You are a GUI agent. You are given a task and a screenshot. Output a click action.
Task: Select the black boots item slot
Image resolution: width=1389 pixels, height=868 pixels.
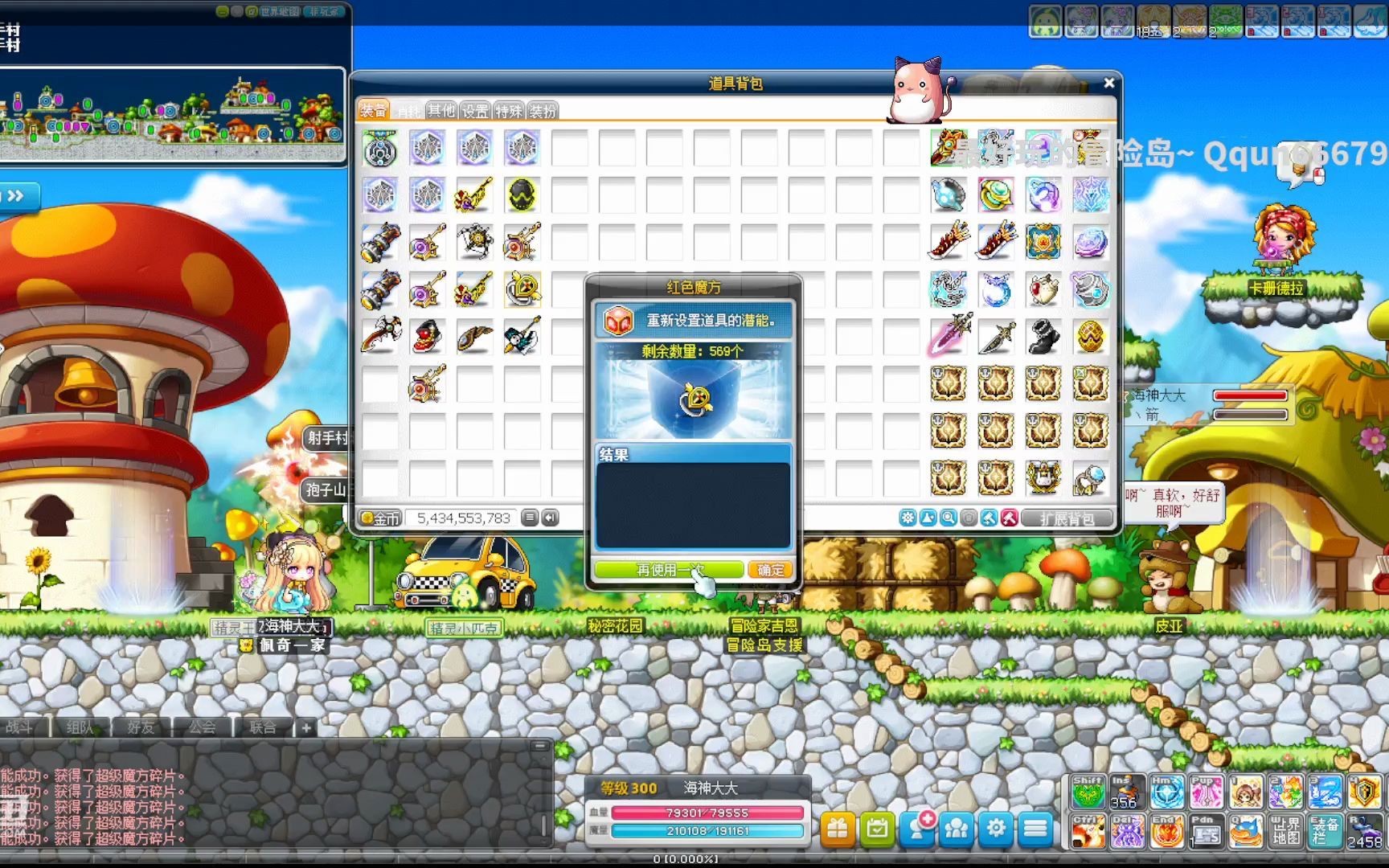[x=1043, y=337]
